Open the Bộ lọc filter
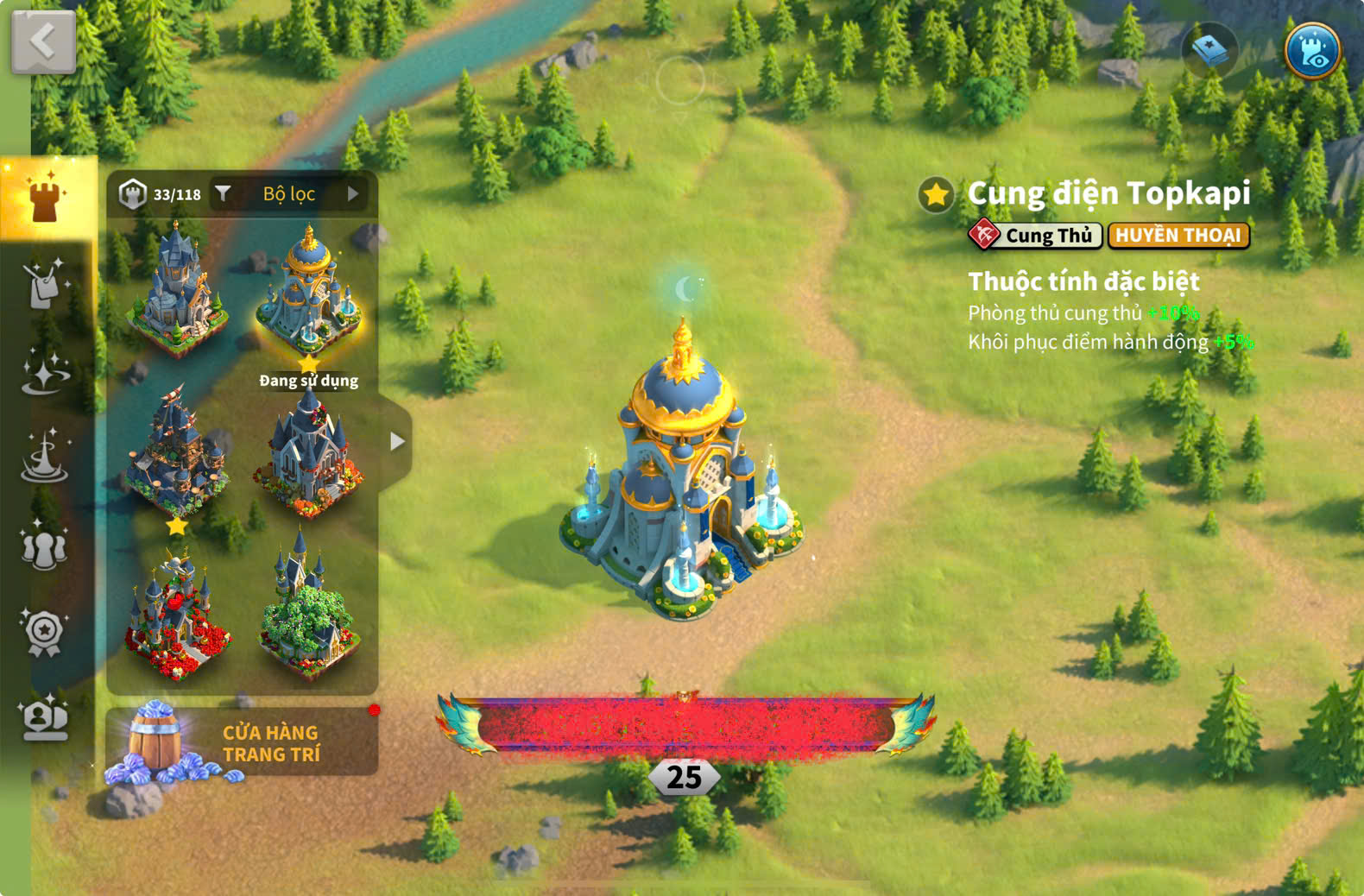The image size is (1364, 896). [x=289, y=194]
